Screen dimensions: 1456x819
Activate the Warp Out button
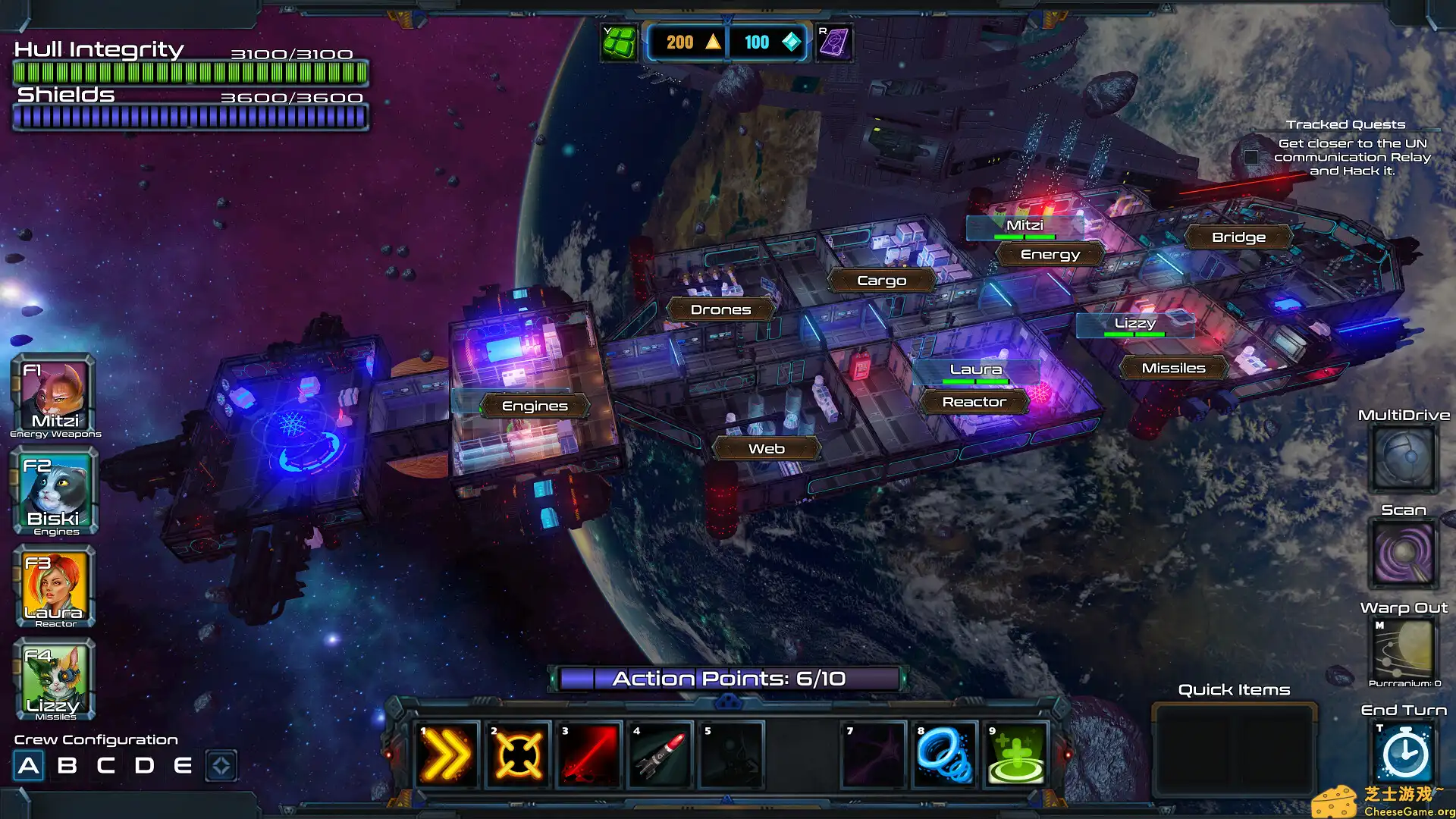pos(1403,649)
